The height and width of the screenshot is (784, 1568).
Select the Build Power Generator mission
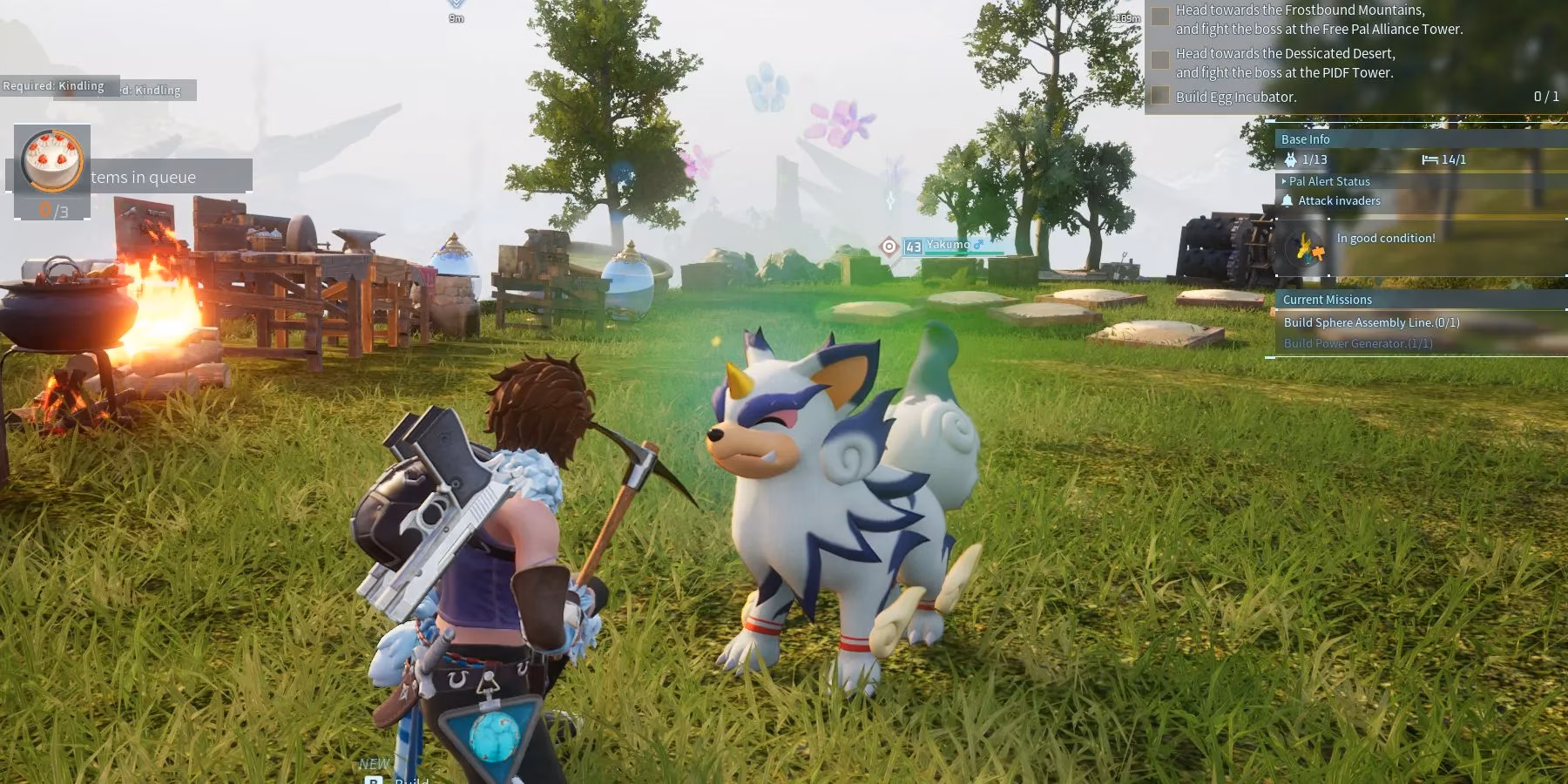tap(1357, 343)
